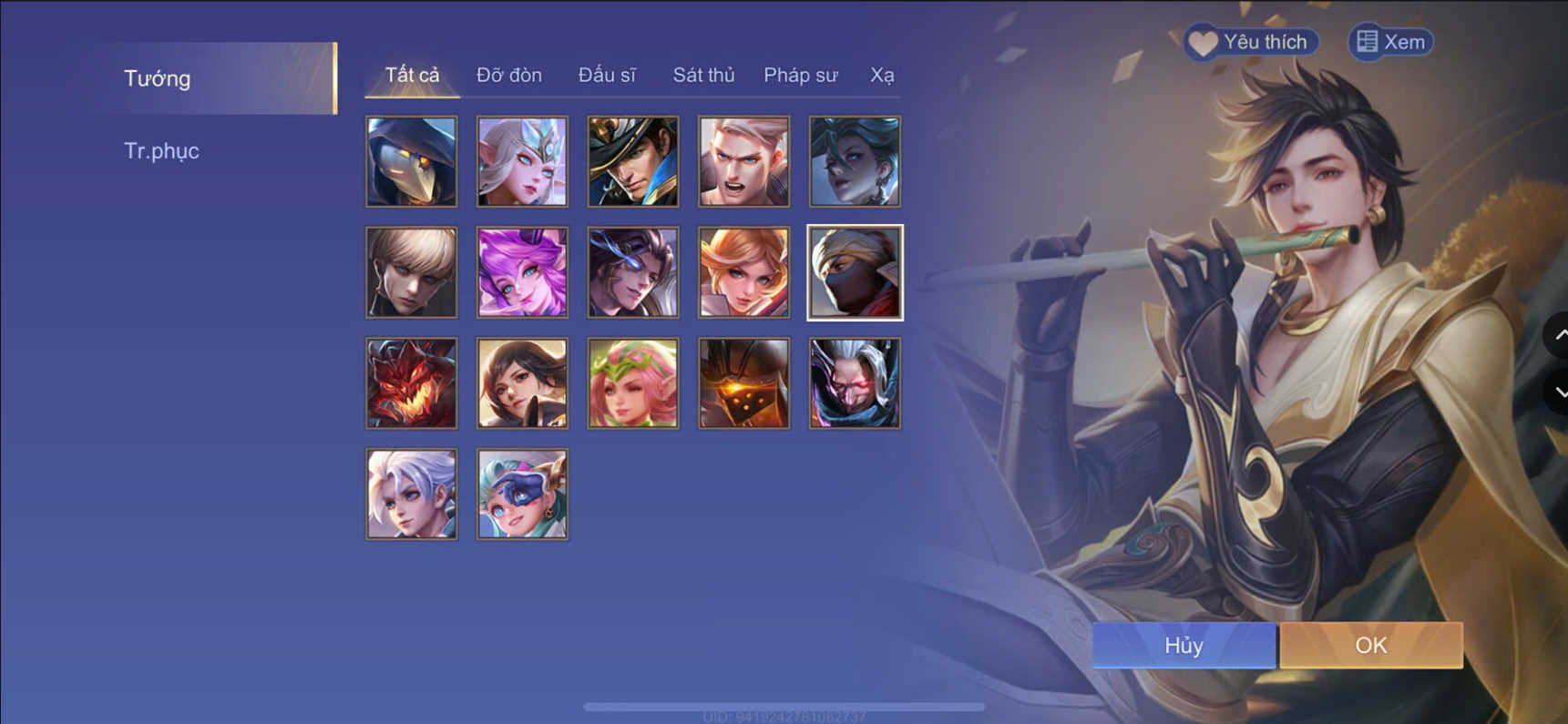Open the Đỡ đòn filter tab
Screen dimensions: 1568x724
coord(507,75)
